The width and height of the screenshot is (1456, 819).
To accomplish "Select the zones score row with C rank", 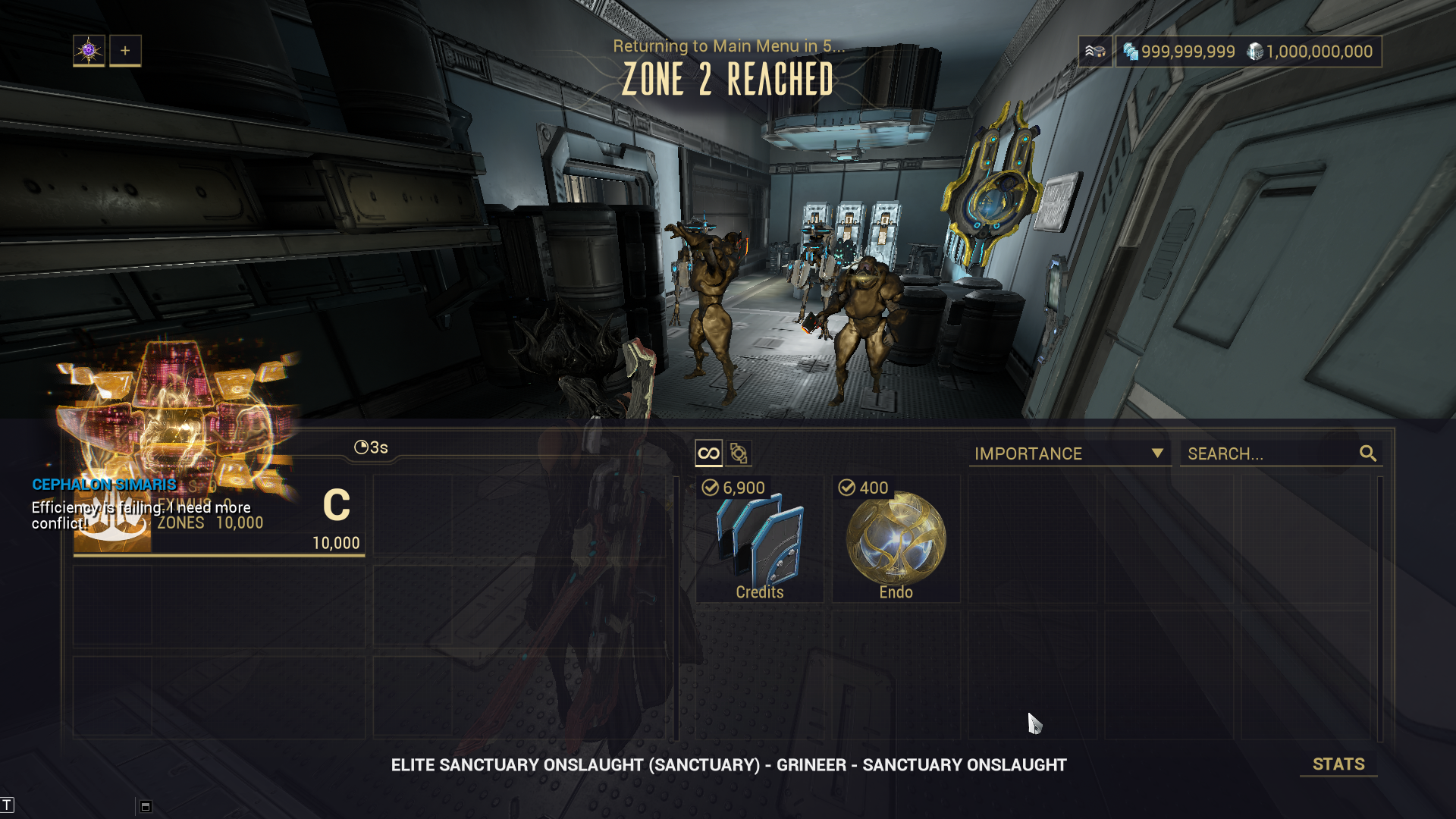I will click(219, 517).
